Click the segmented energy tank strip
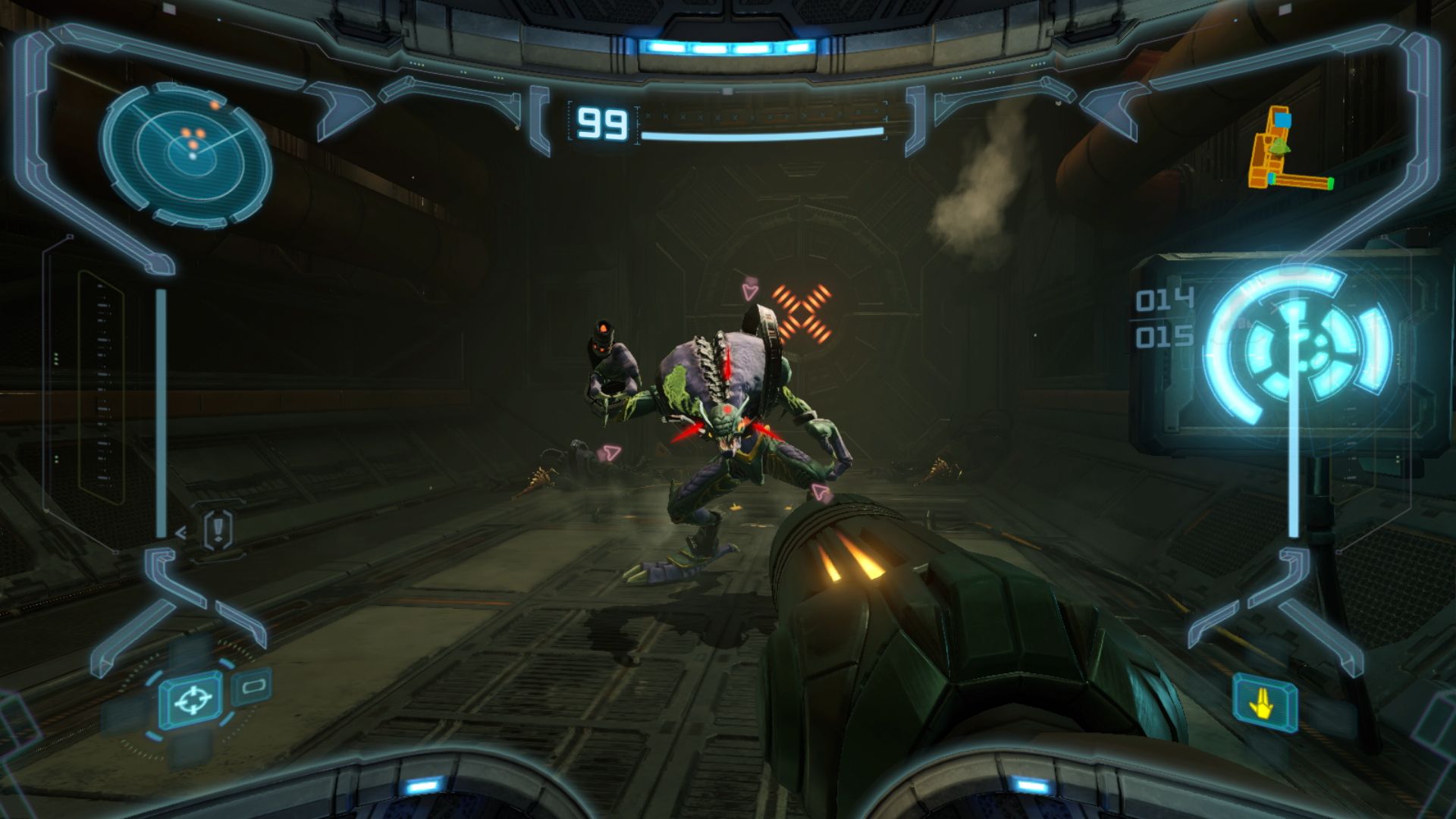The height and width of the screenshot is (819, 1456). [758, 116]
